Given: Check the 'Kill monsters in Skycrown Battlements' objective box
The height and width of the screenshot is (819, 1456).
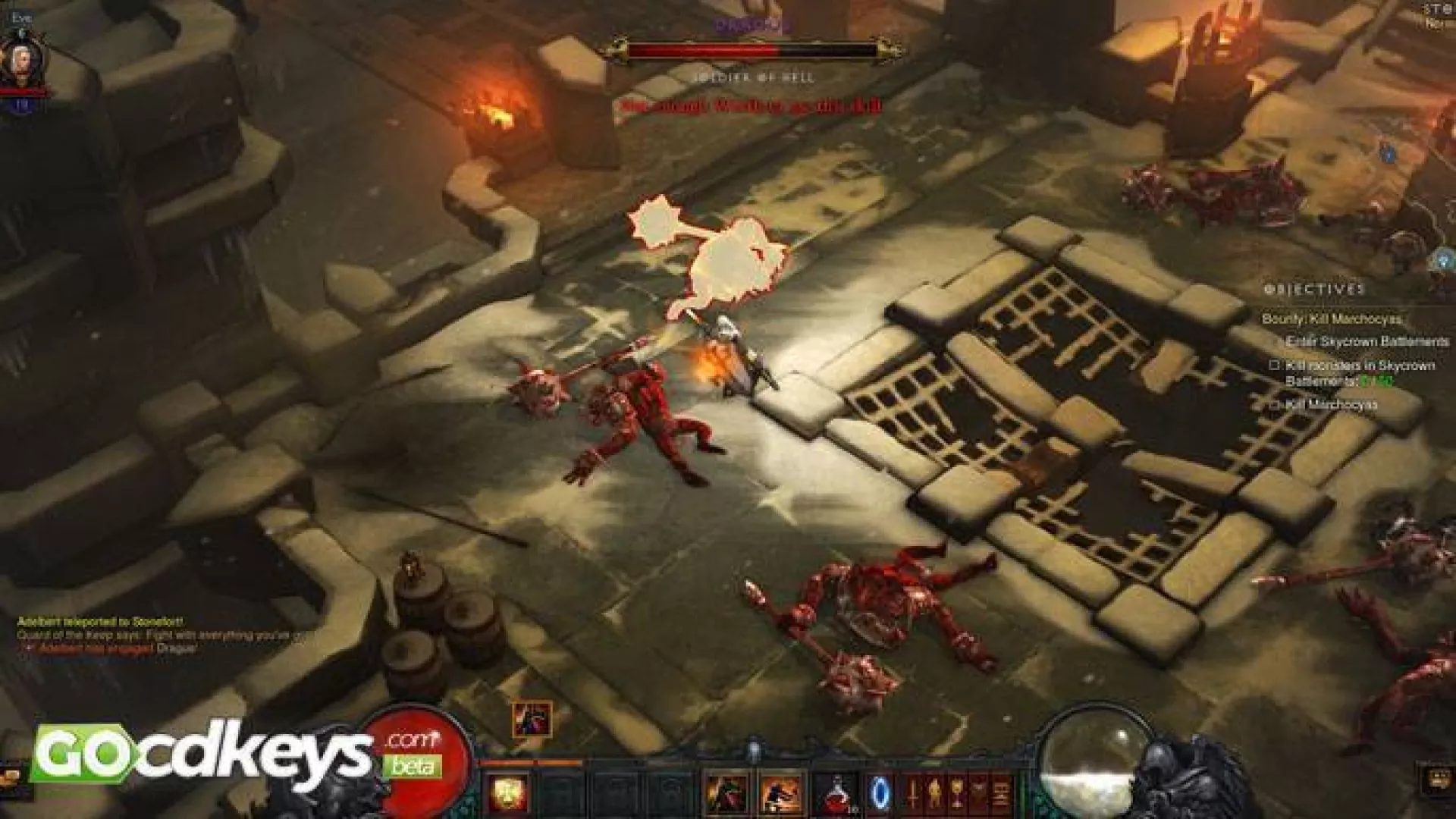Looking at the screenshot, I should coord(1276,364).
